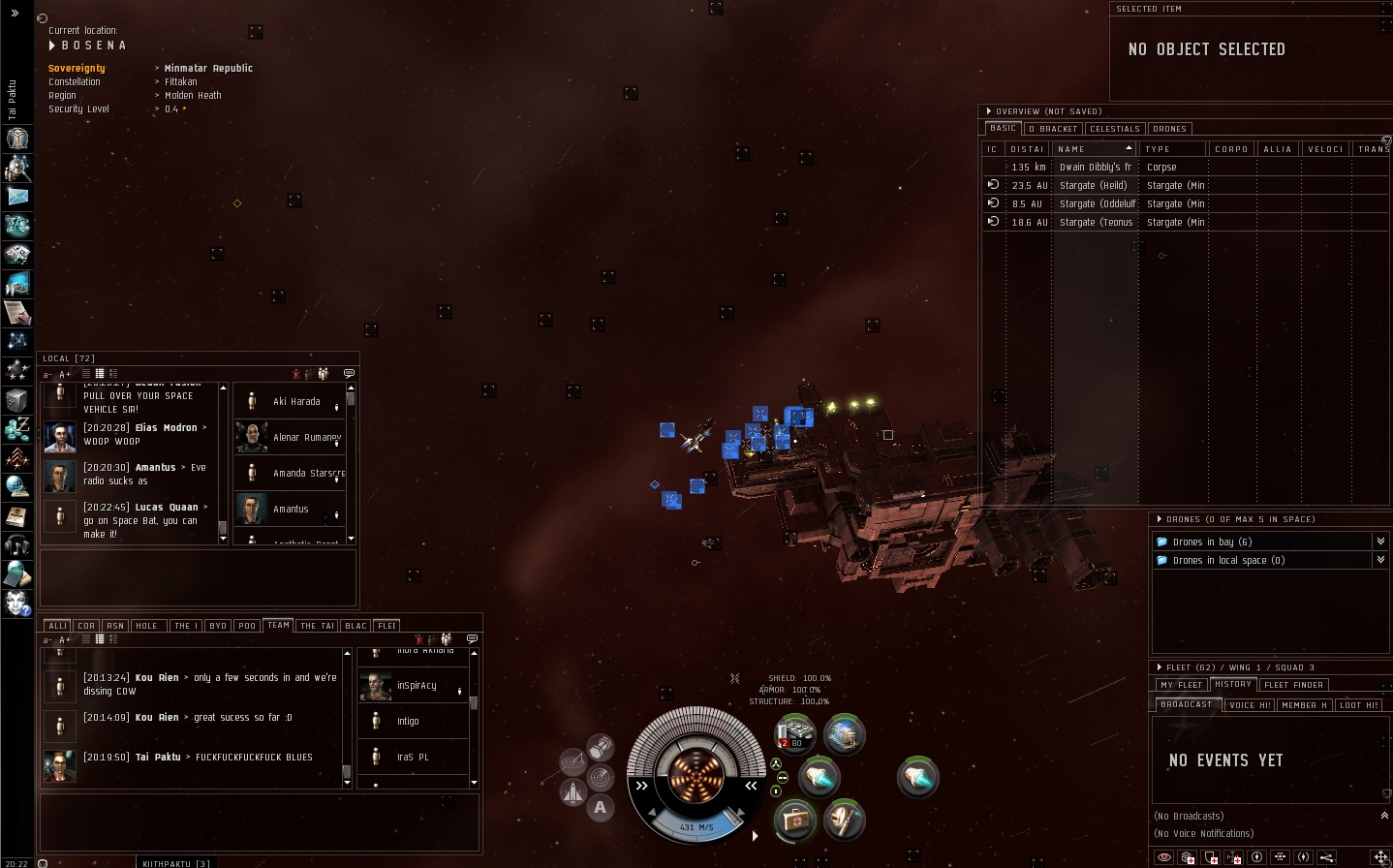The image size is (1393, 868).
Task: Select the O Bracket overview tab
Action: pos(1053,129)
